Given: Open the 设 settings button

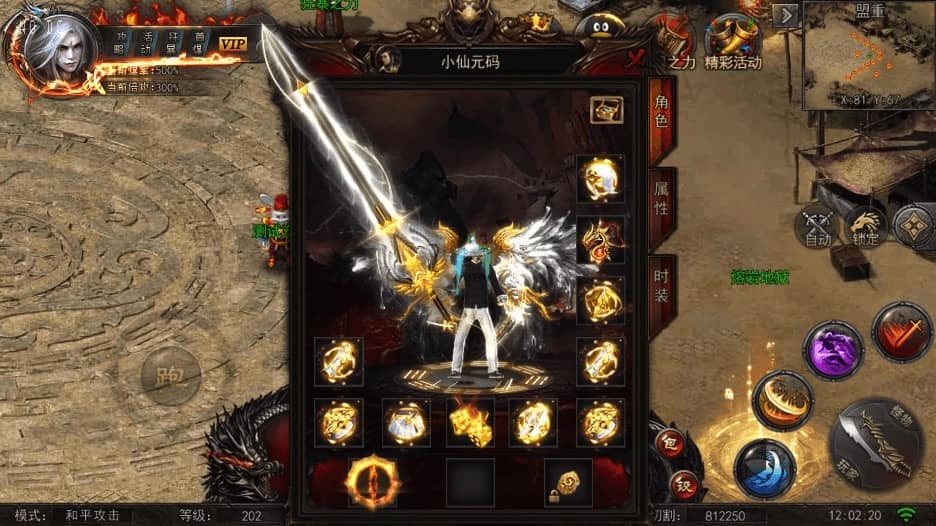Looking at the screenshot, I should click(x=683, y=485).
